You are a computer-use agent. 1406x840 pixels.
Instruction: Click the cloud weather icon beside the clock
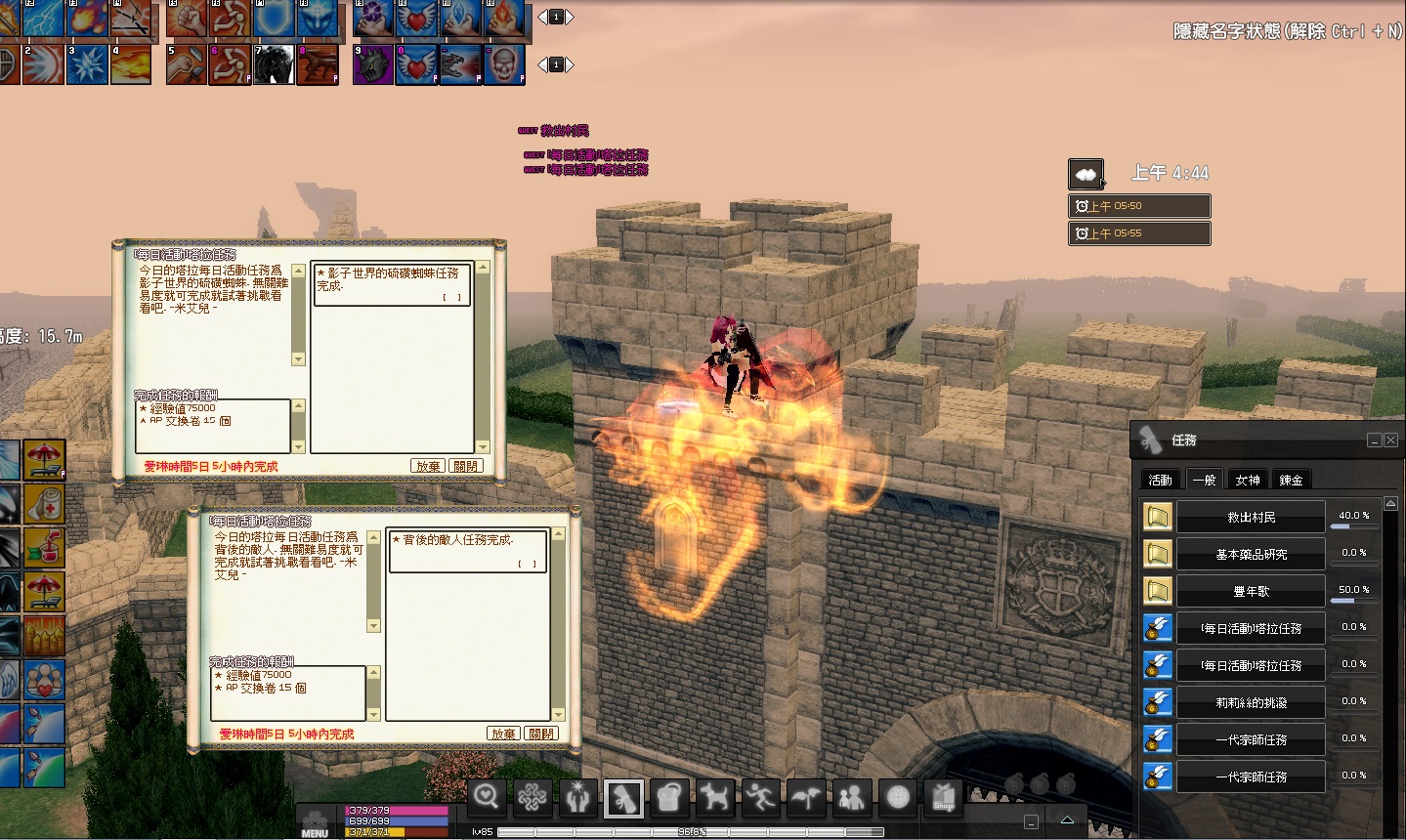click(x=1086, y=175)
